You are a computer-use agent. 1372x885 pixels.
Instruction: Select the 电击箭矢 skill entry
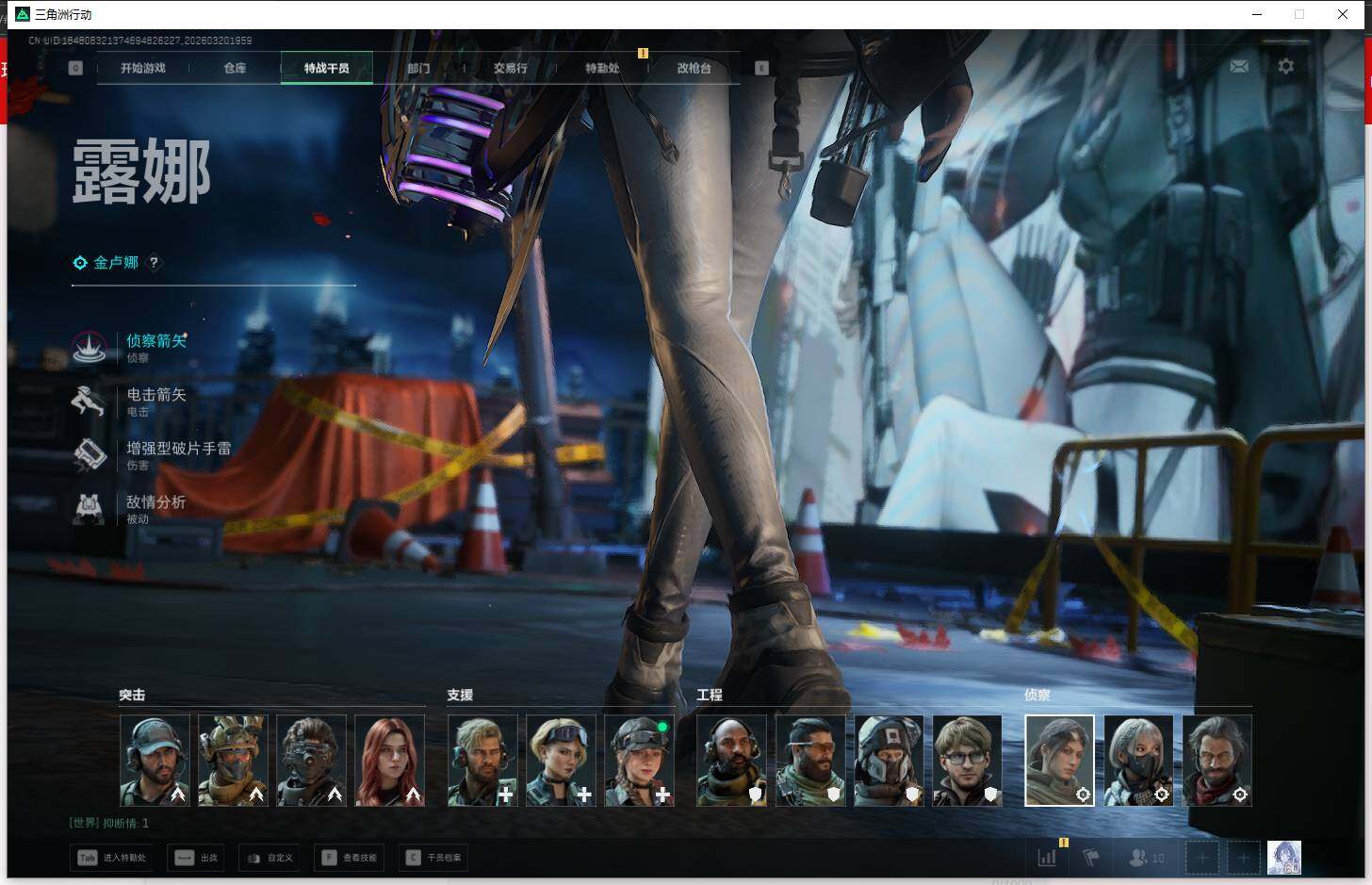(x=155, y=395)
